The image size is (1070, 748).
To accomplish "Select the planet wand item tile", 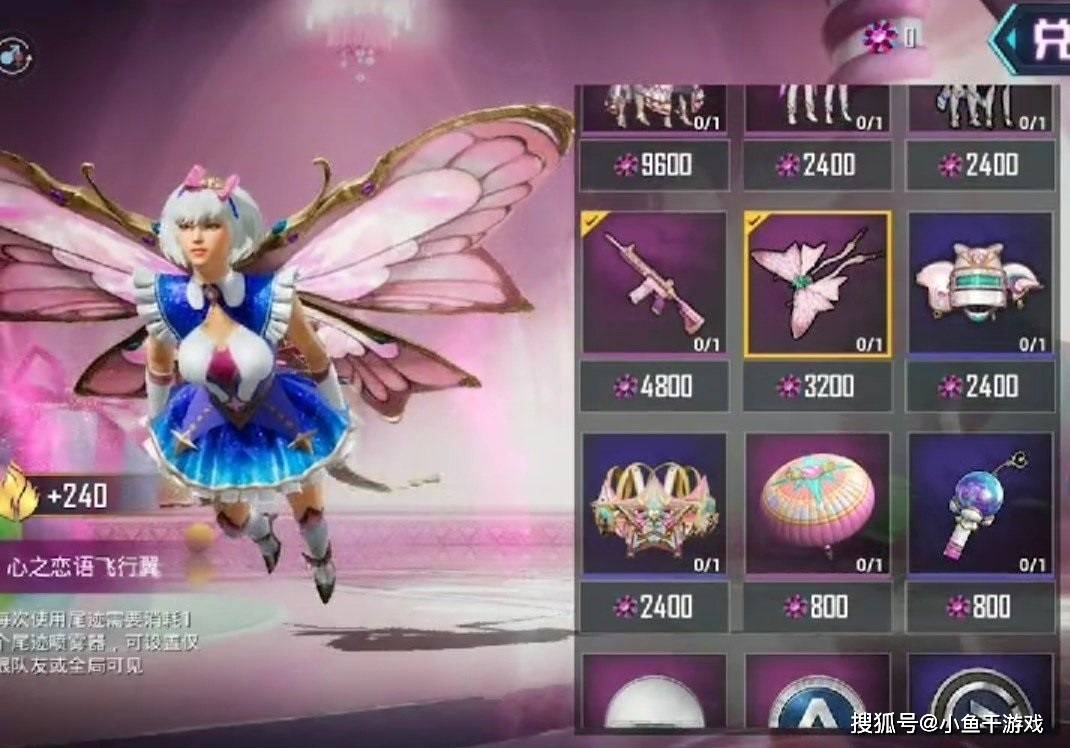I will (980, 504).
